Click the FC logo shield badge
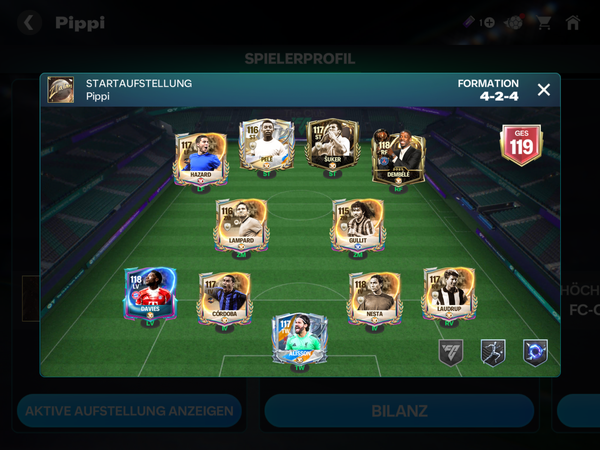This screenshot has width=600, height=450. pos(451,352)
